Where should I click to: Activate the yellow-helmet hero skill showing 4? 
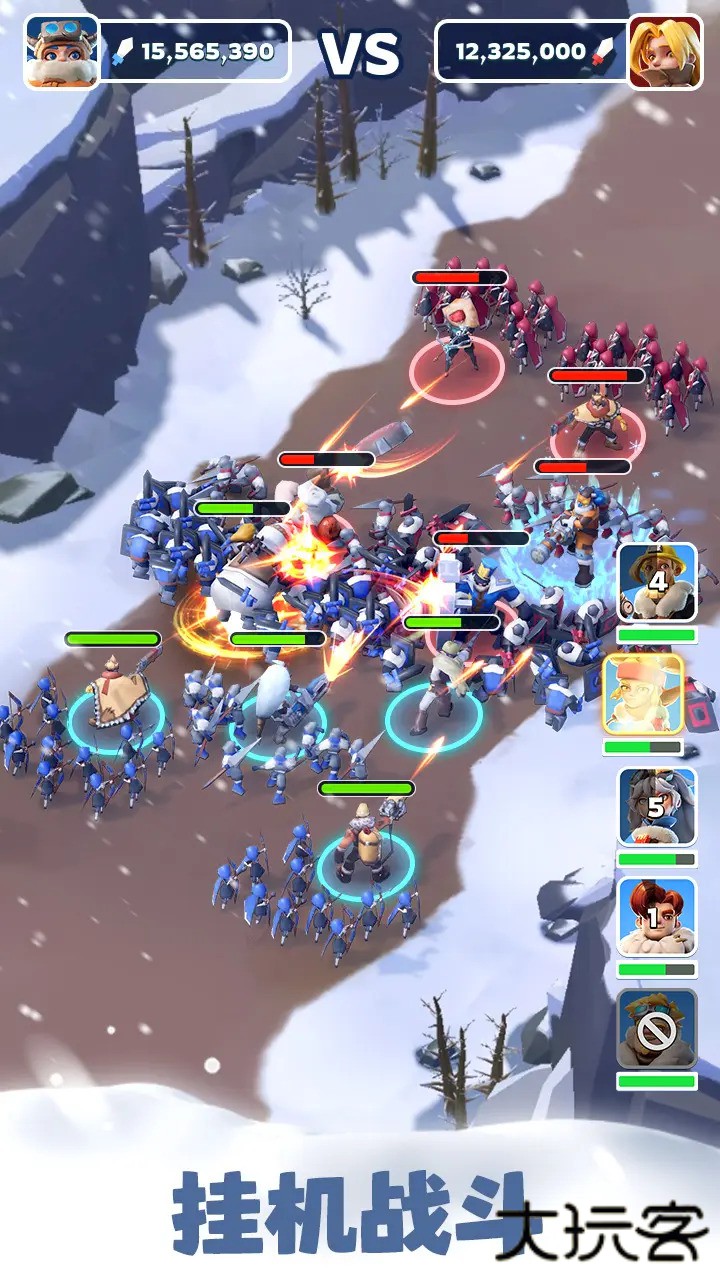pos(657,582)
